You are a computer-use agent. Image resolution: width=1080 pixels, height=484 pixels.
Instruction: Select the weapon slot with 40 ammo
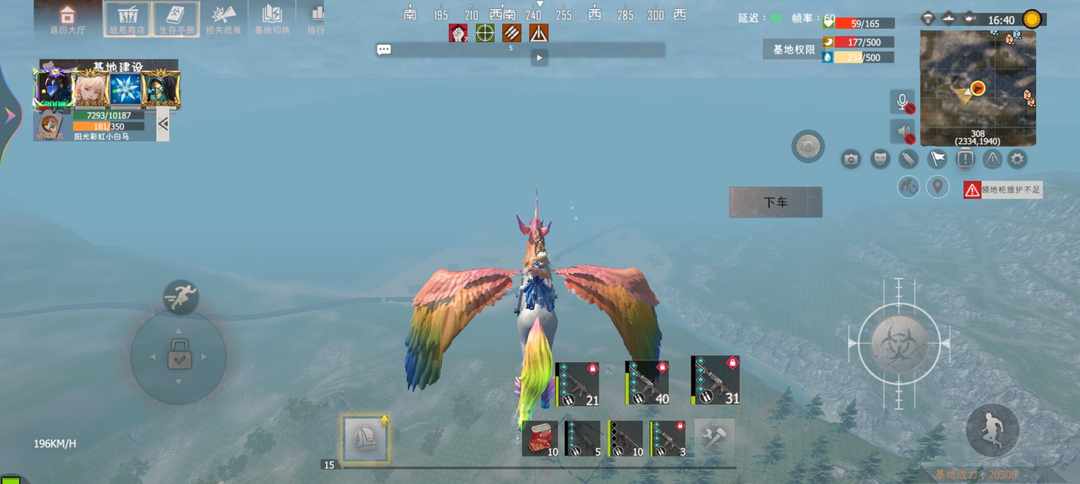647,383
